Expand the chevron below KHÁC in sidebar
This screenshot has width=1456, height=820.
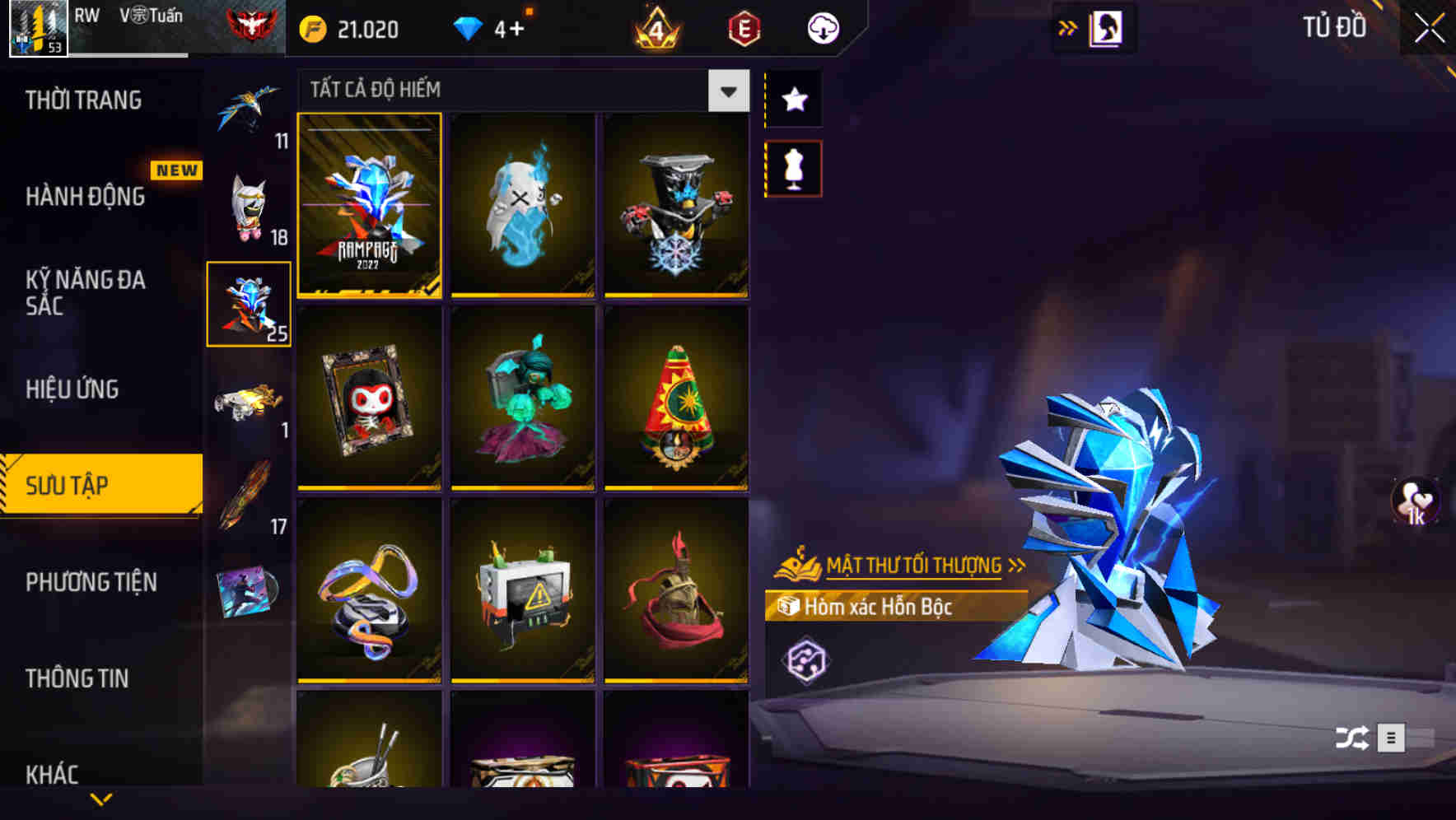tap(101, 799)
